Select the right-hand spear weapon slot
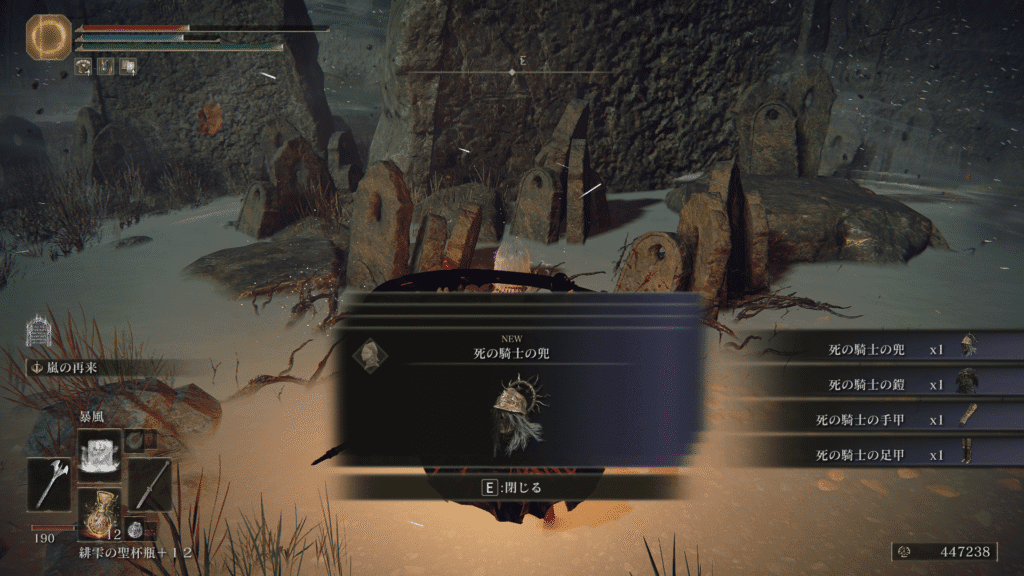 pyautogui.click(x=150, y=484)
